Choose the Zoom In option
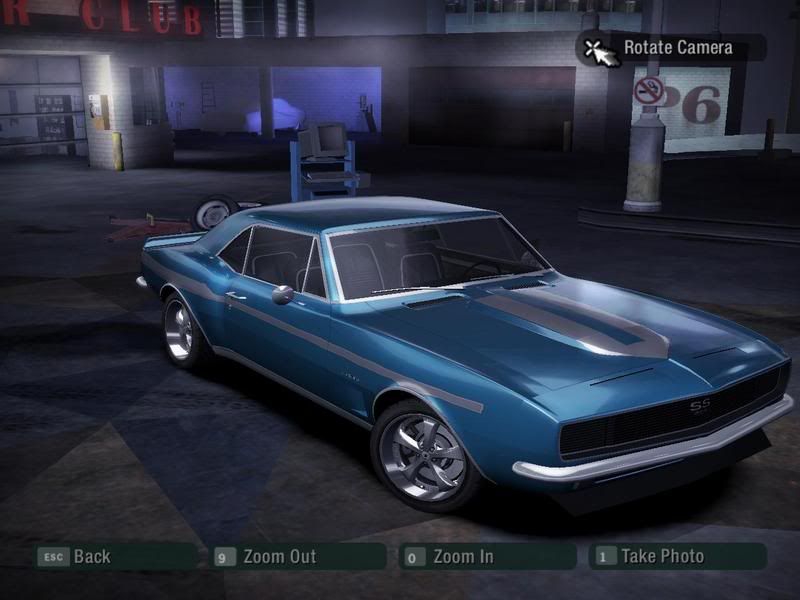800x600 pixels. coord(462,557)
